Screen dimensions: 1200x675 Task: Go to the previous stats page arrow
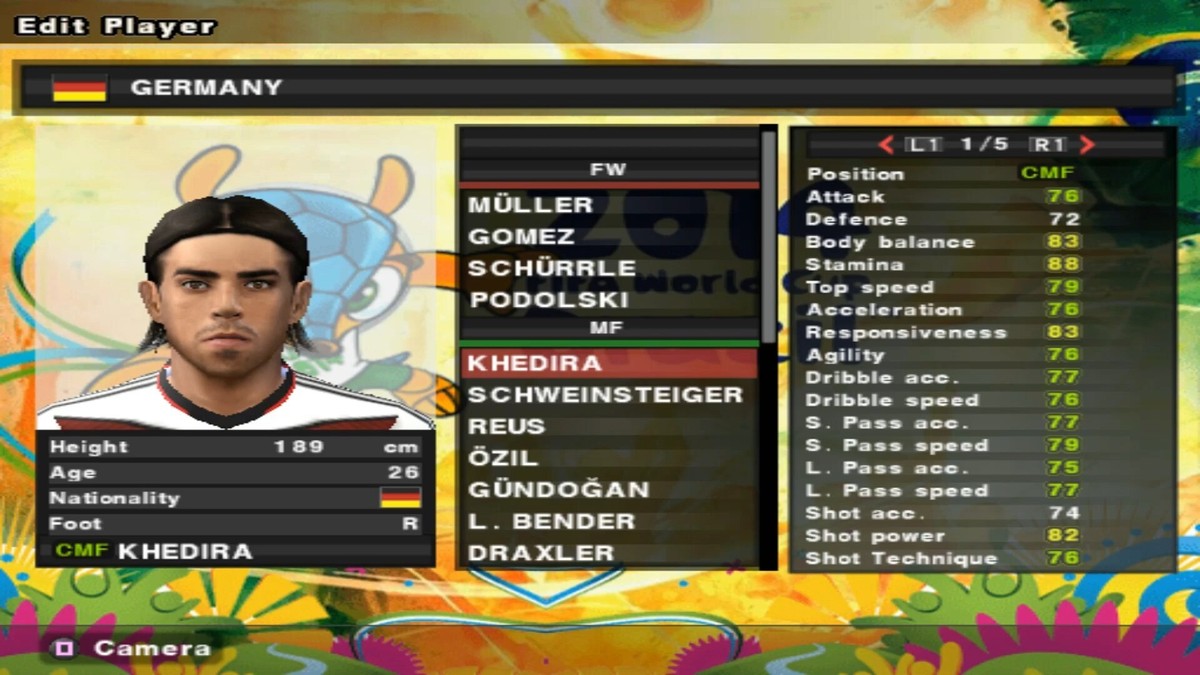[885, 145]
